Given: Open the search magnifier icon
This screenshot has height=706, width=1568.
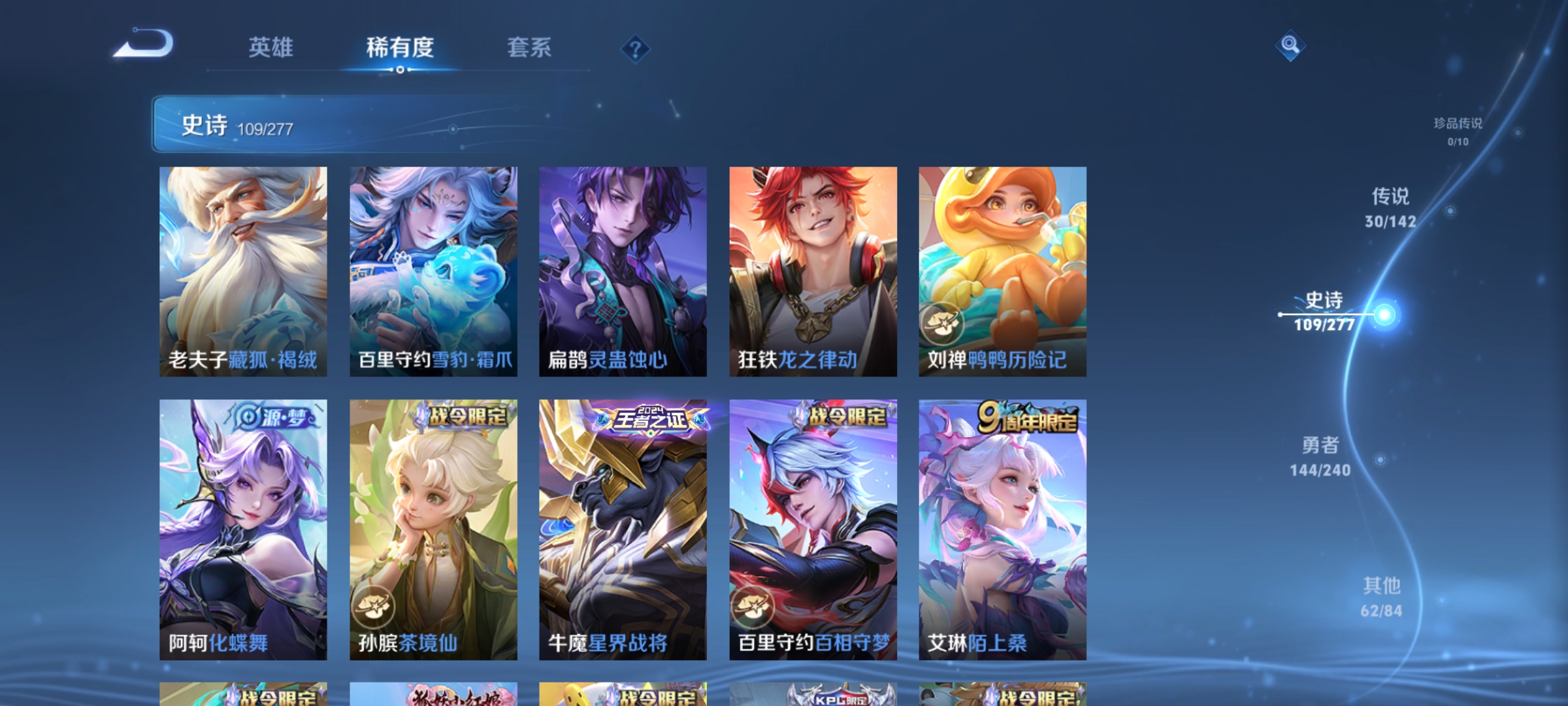Looking at the screenshot, I should tap(1289, 45).
